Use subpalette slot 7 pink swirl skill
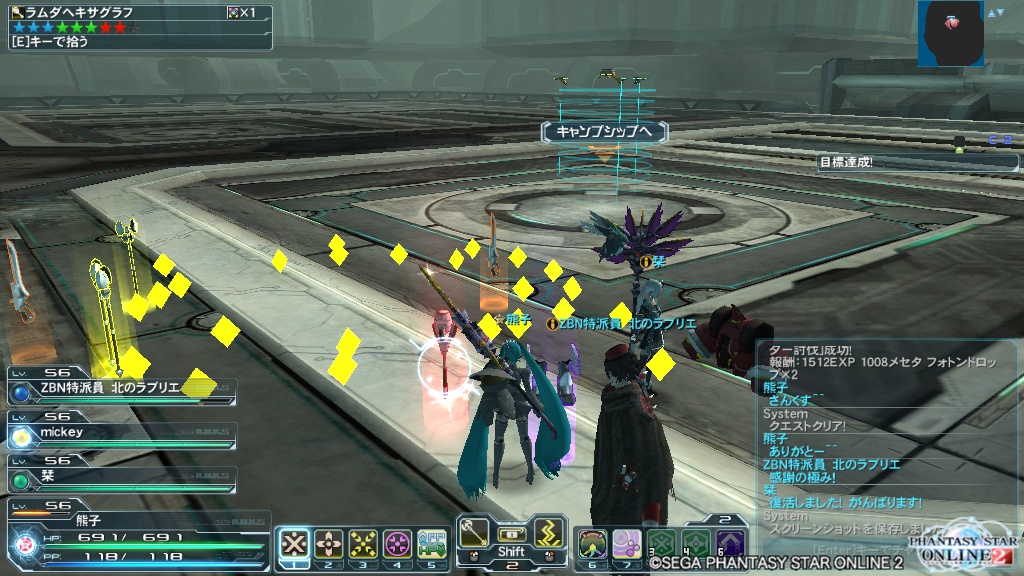 click(x=627, y=544)
